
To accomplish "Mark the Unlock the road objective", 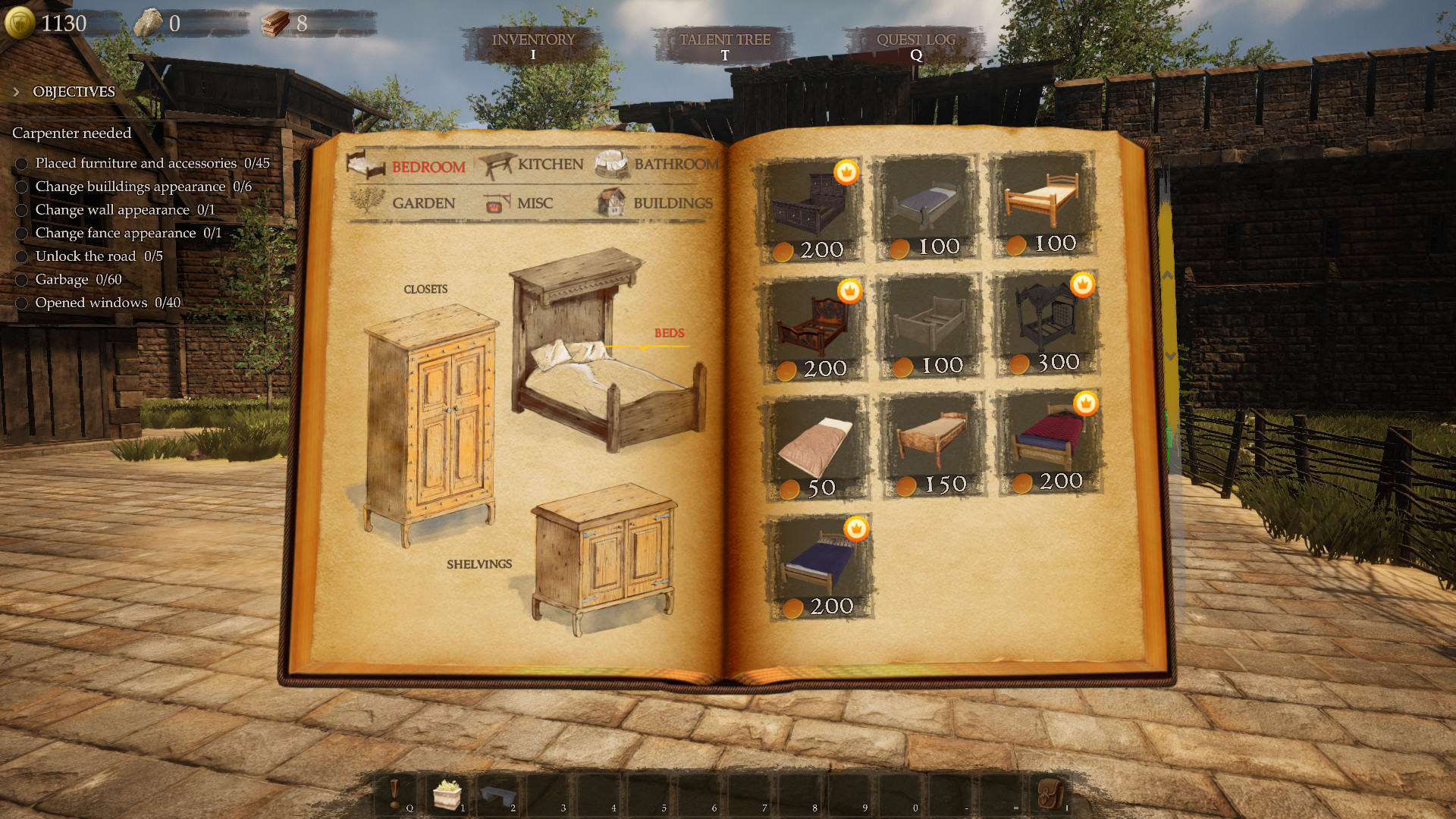I will coord(21,256).
